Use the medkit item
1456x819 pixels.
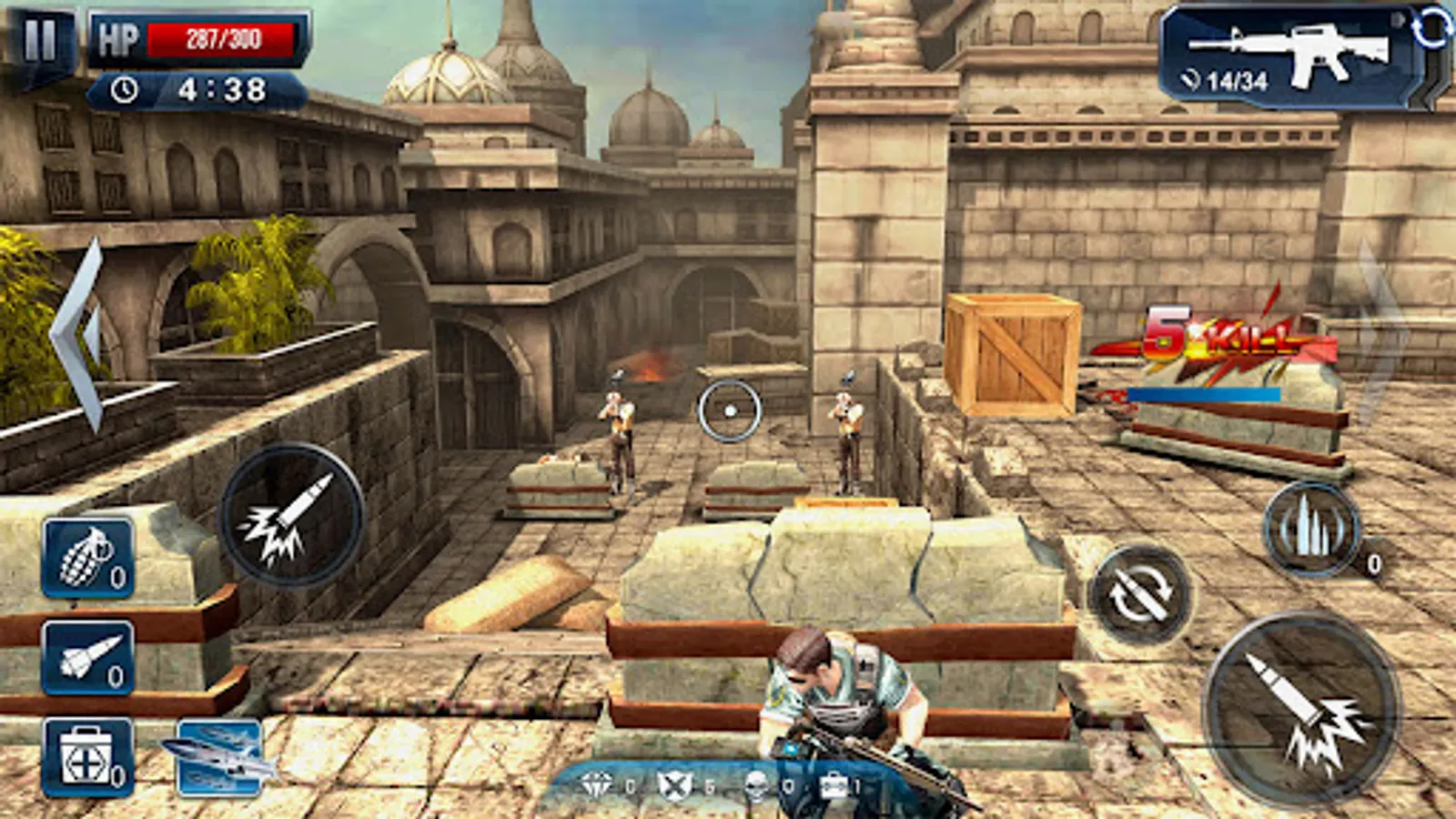click(x=88, y=758)
